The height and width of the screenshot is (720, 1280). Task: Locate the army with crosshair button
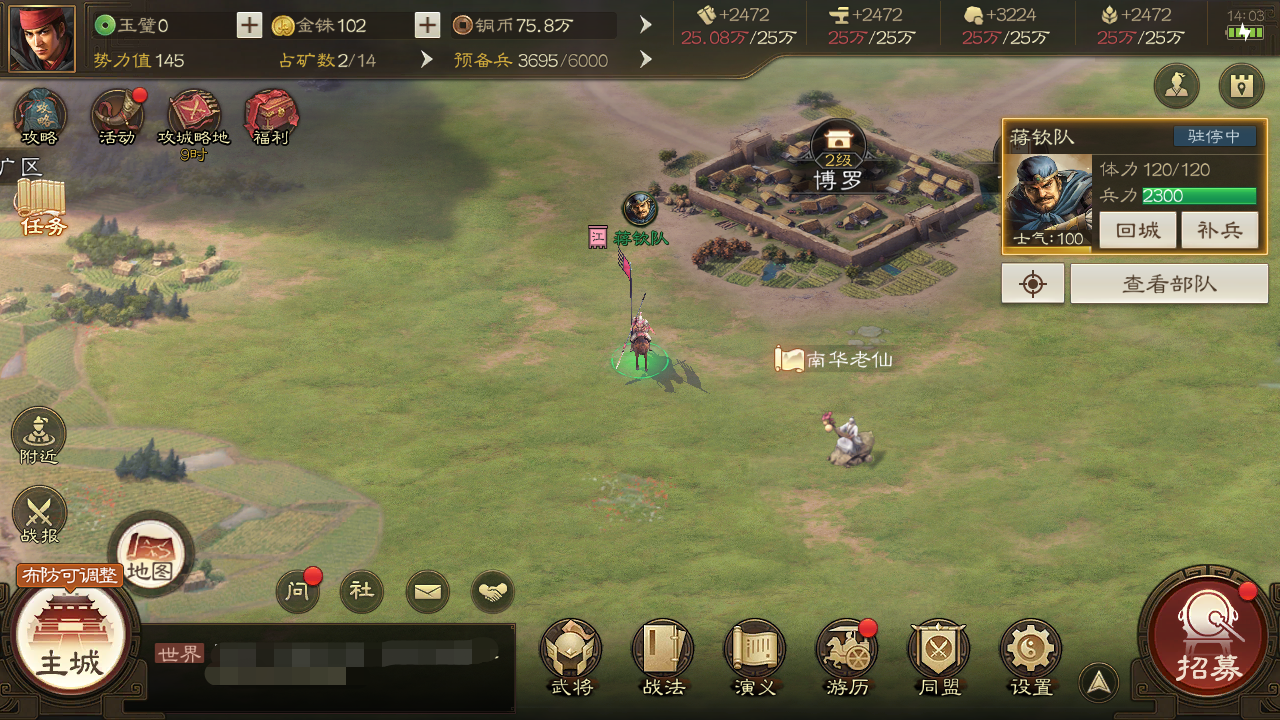1033,284
